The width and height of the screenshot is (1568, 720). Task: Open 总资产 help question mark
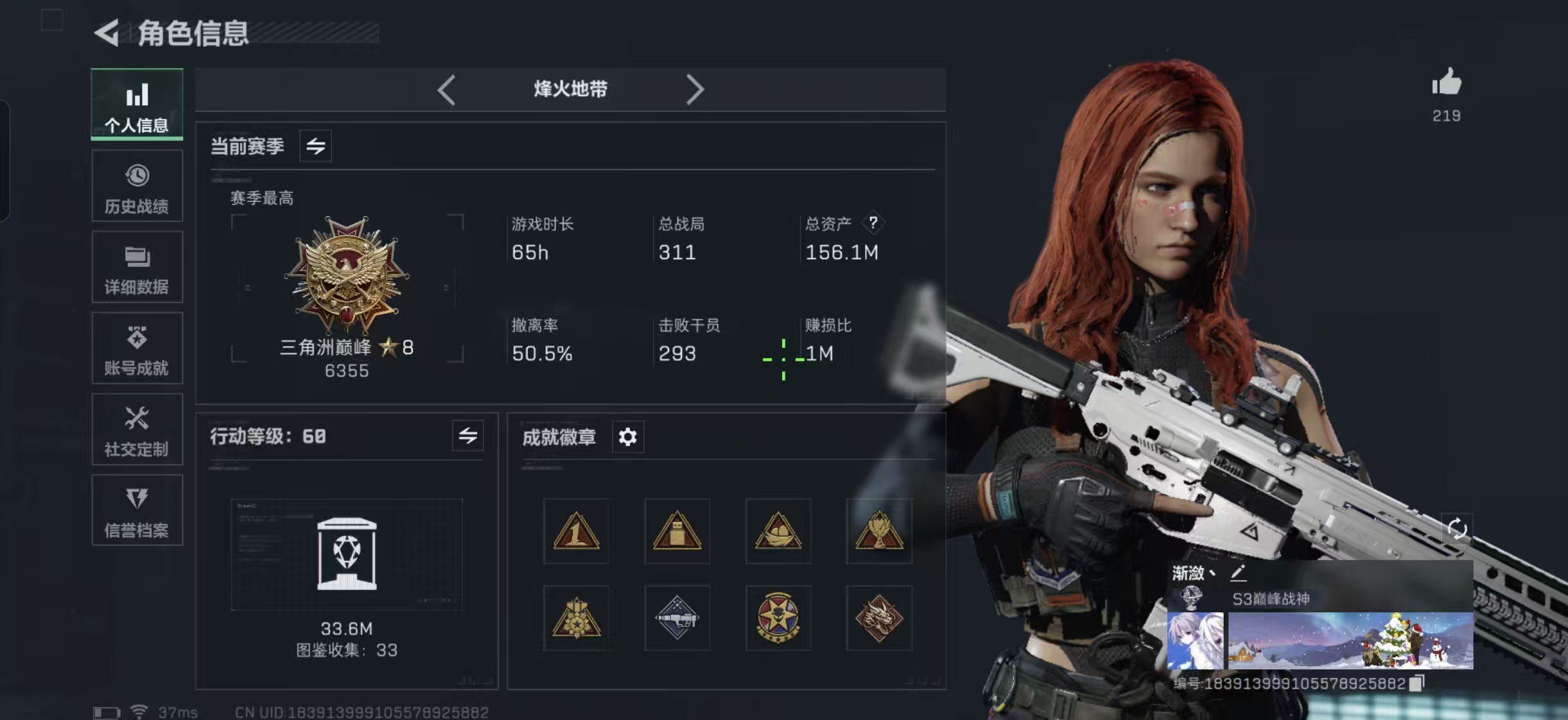tap(875, 223)
